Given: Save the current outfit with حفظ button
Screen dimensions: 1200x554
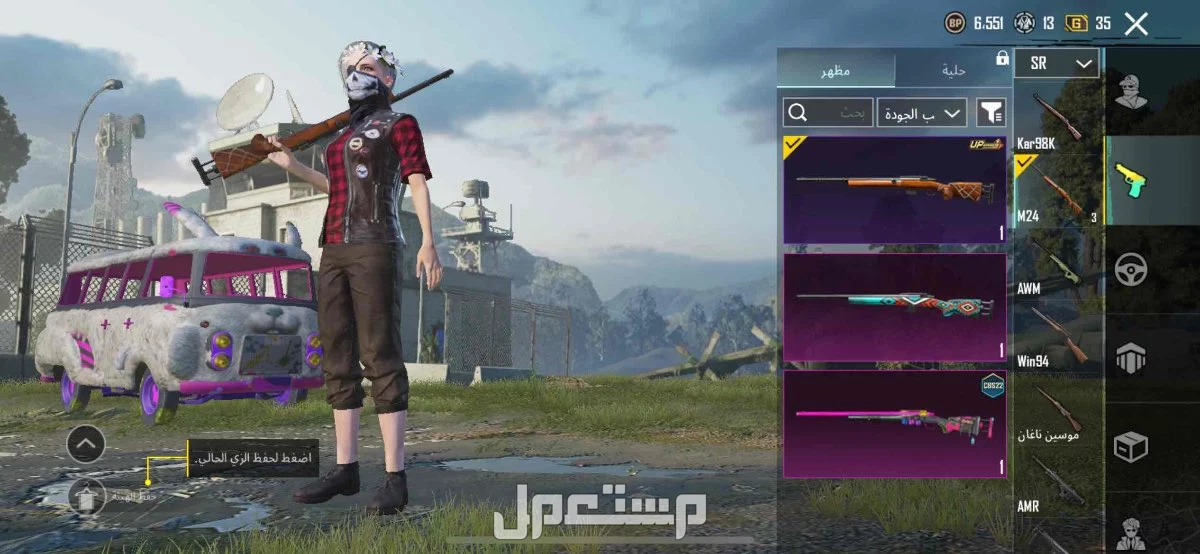Looking at the screenshot, I should tap(86, 496).
